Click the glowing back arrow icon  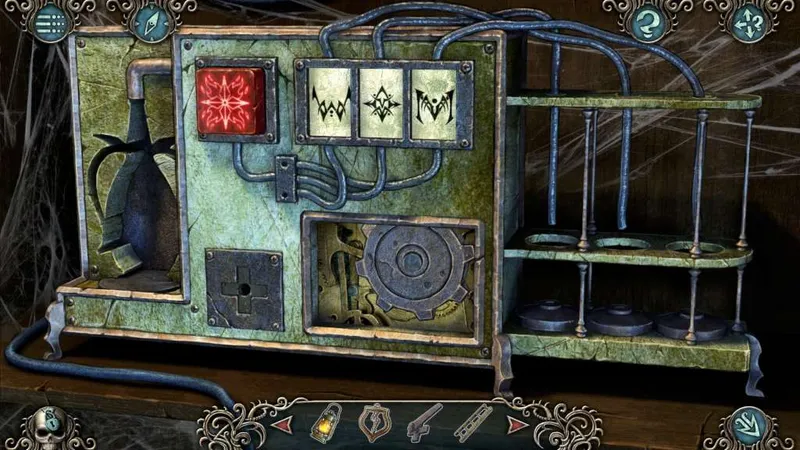[747, 424]
